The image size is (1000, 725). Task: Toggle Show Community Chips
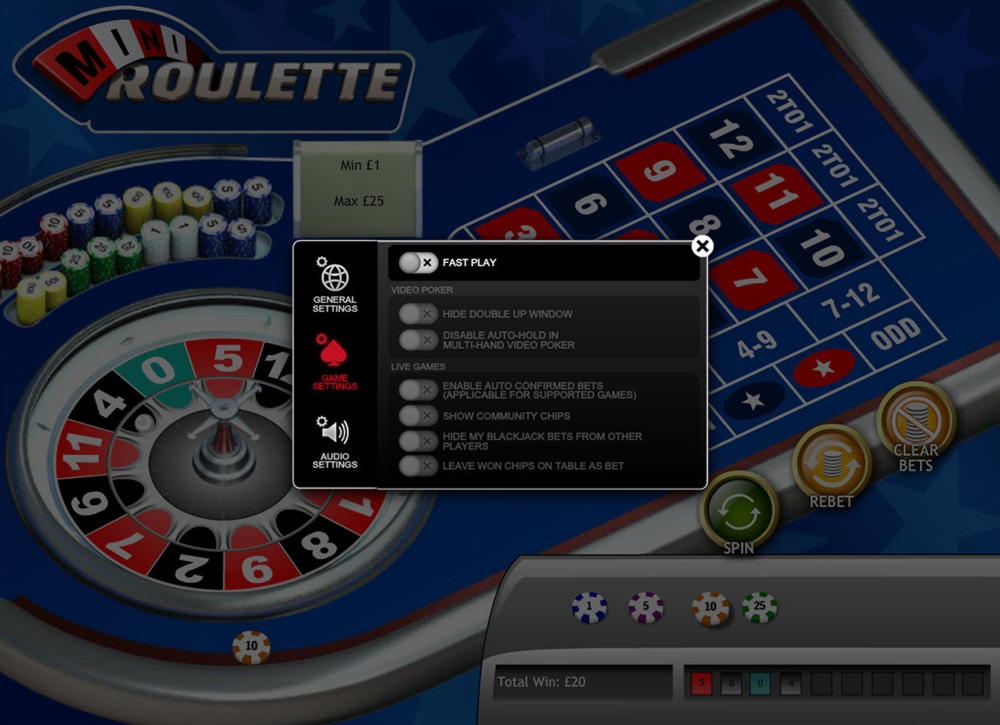[x=418, y=415]
